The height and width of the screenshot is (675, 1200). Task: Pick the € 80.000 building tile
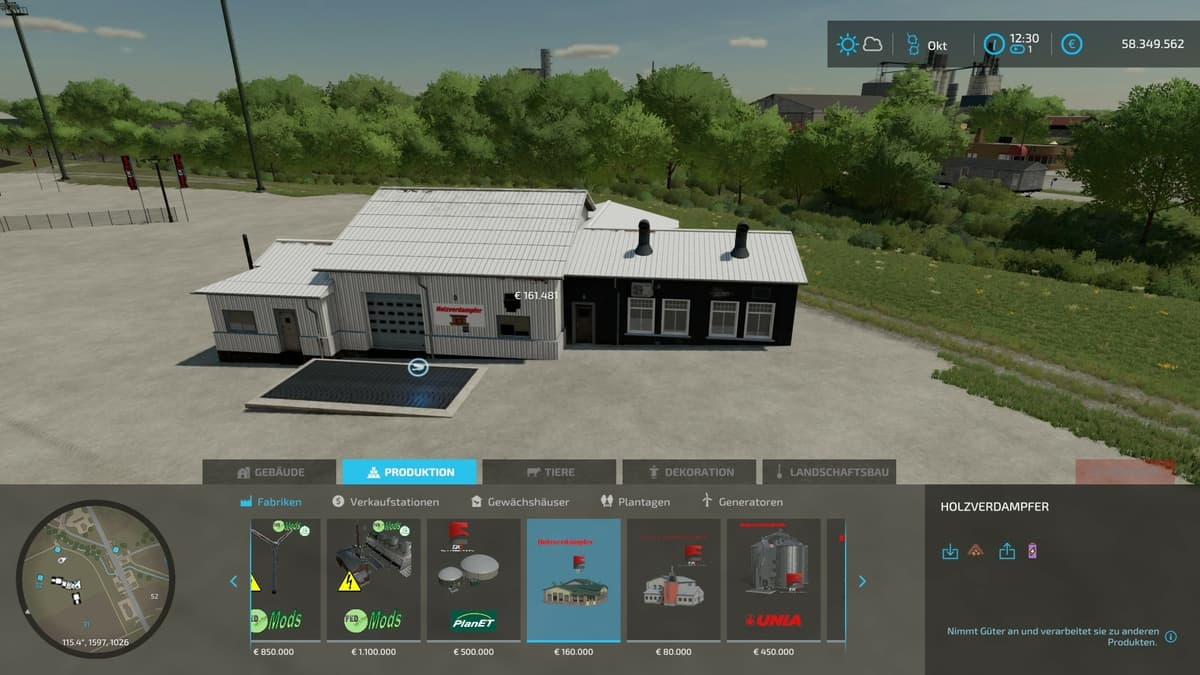coord(673,580)
